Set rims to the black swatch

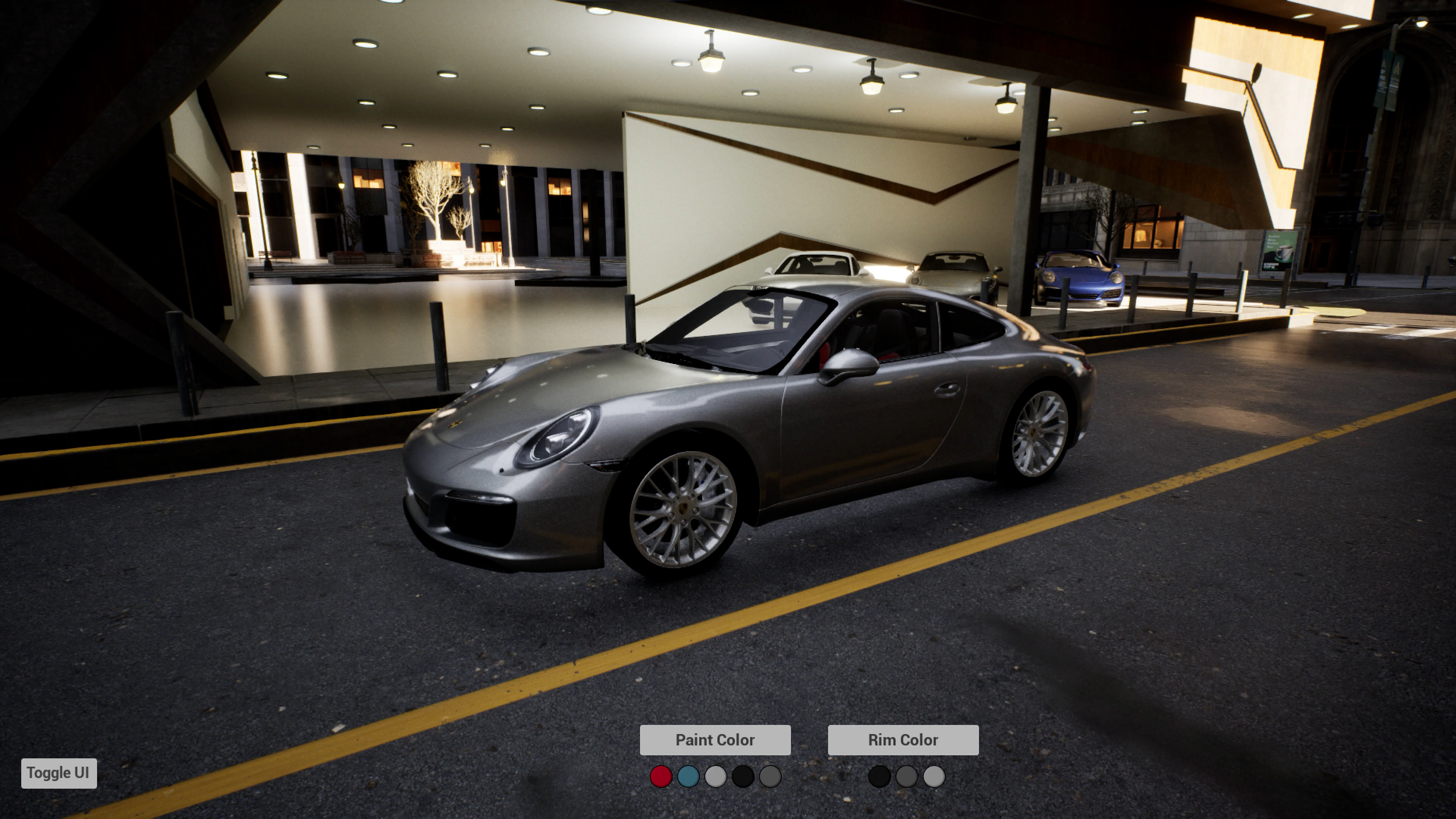pos(879,777)
